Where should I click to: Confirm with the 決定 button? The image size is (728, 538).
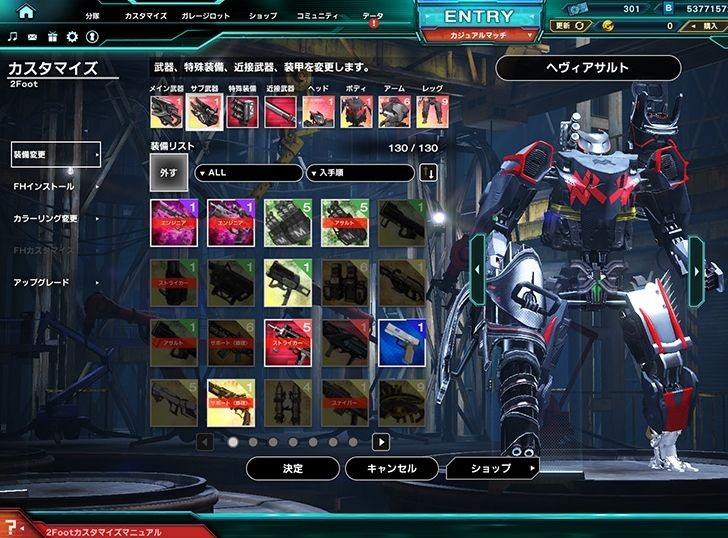[x=292, y=468]
